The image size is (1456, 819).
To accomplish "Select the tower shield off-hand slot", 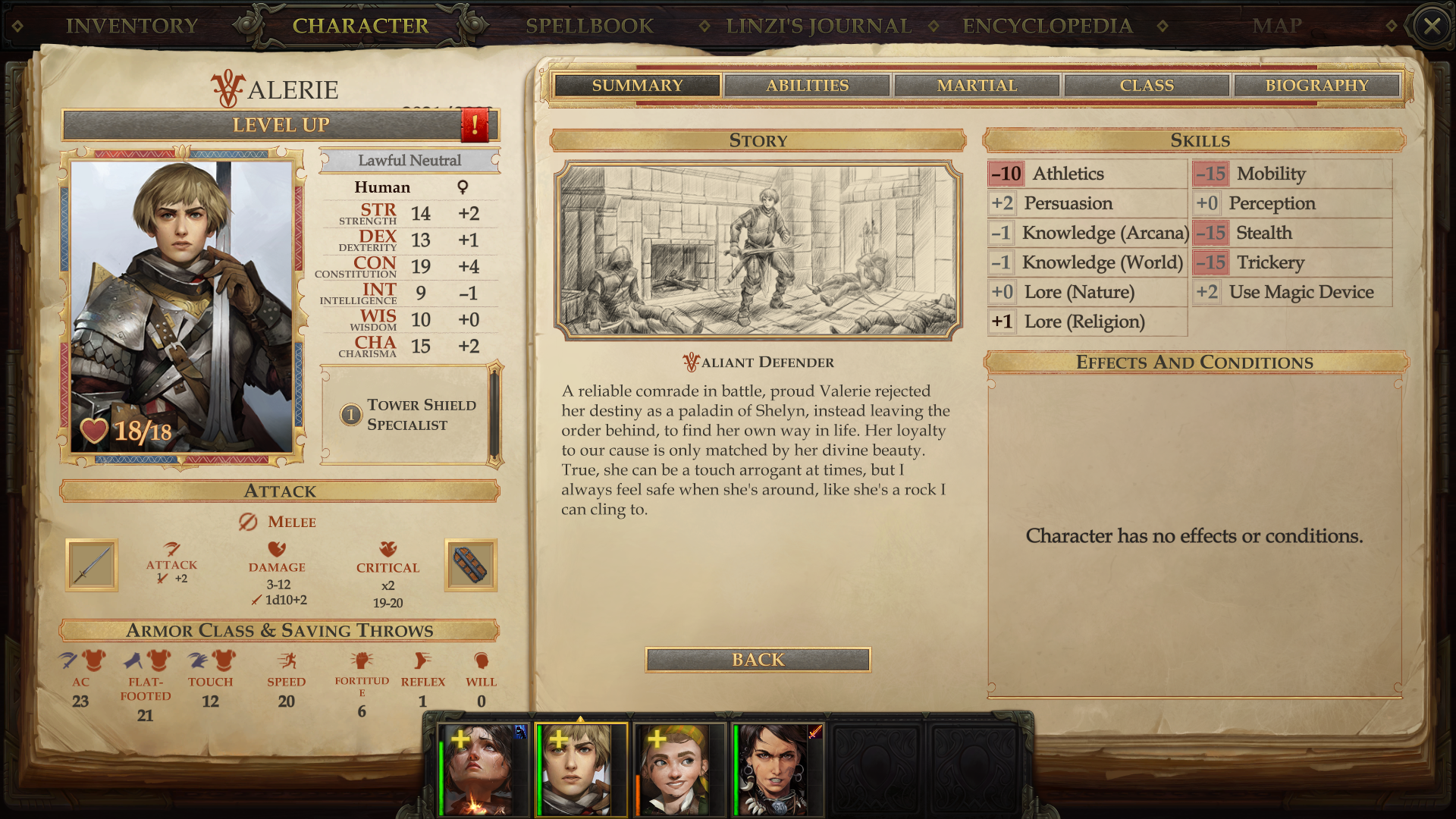I will coord(470,565).
